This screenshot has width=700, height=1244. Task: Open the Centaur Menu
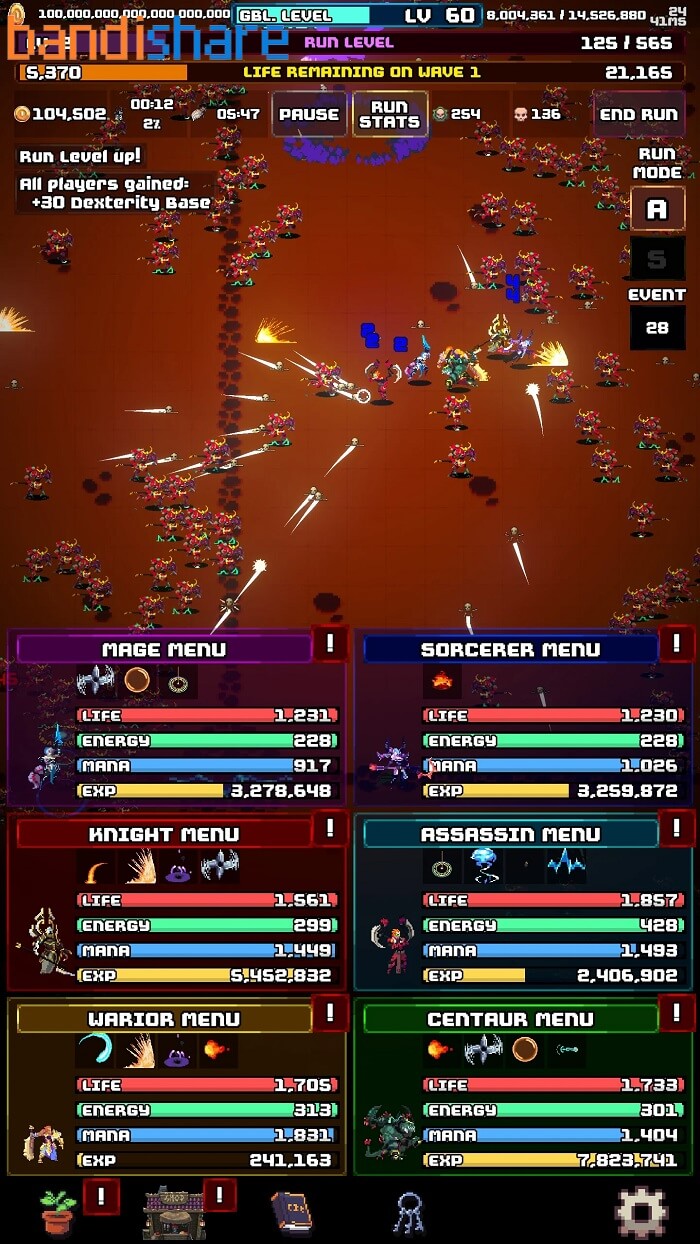(510, 1019)
